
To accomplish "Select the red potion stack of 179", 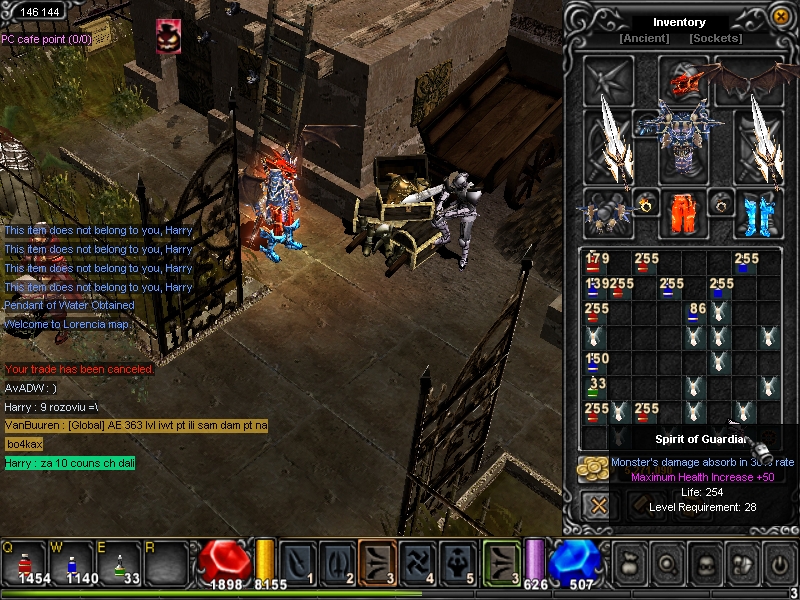I will (596, 263).
